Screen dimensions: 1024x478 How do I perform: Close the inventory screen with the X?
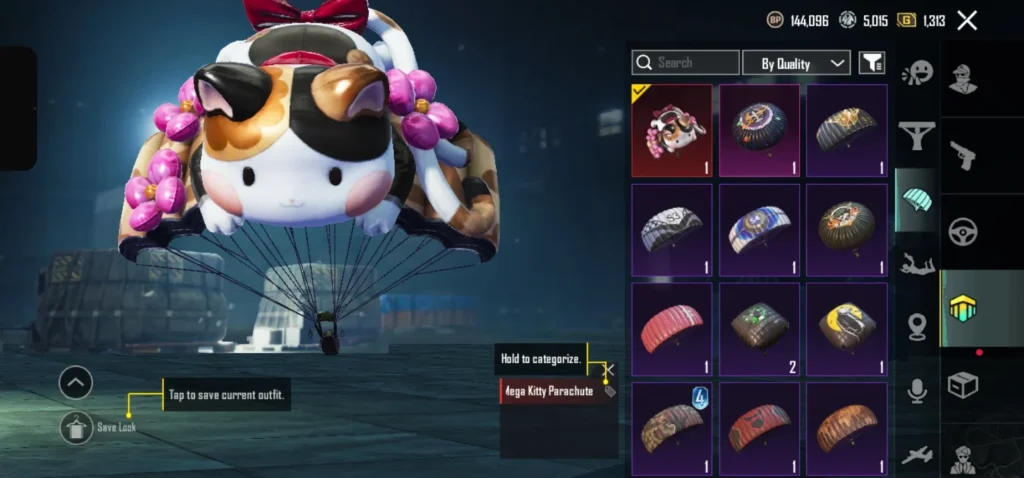pos(967,20)
